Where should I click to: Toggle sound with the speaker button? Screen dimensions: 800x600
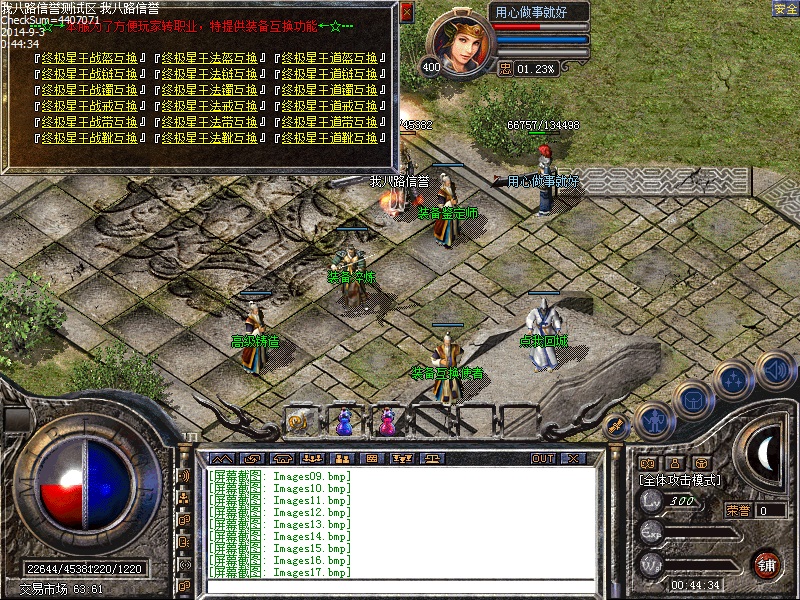coord(773,368)
